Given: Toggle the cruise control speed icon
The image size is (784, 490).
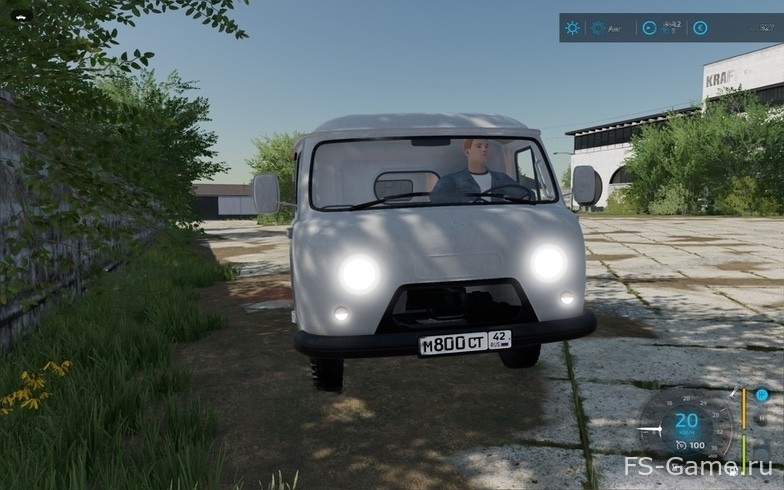Looking at the screenshot, I should (x=680, y=444).
